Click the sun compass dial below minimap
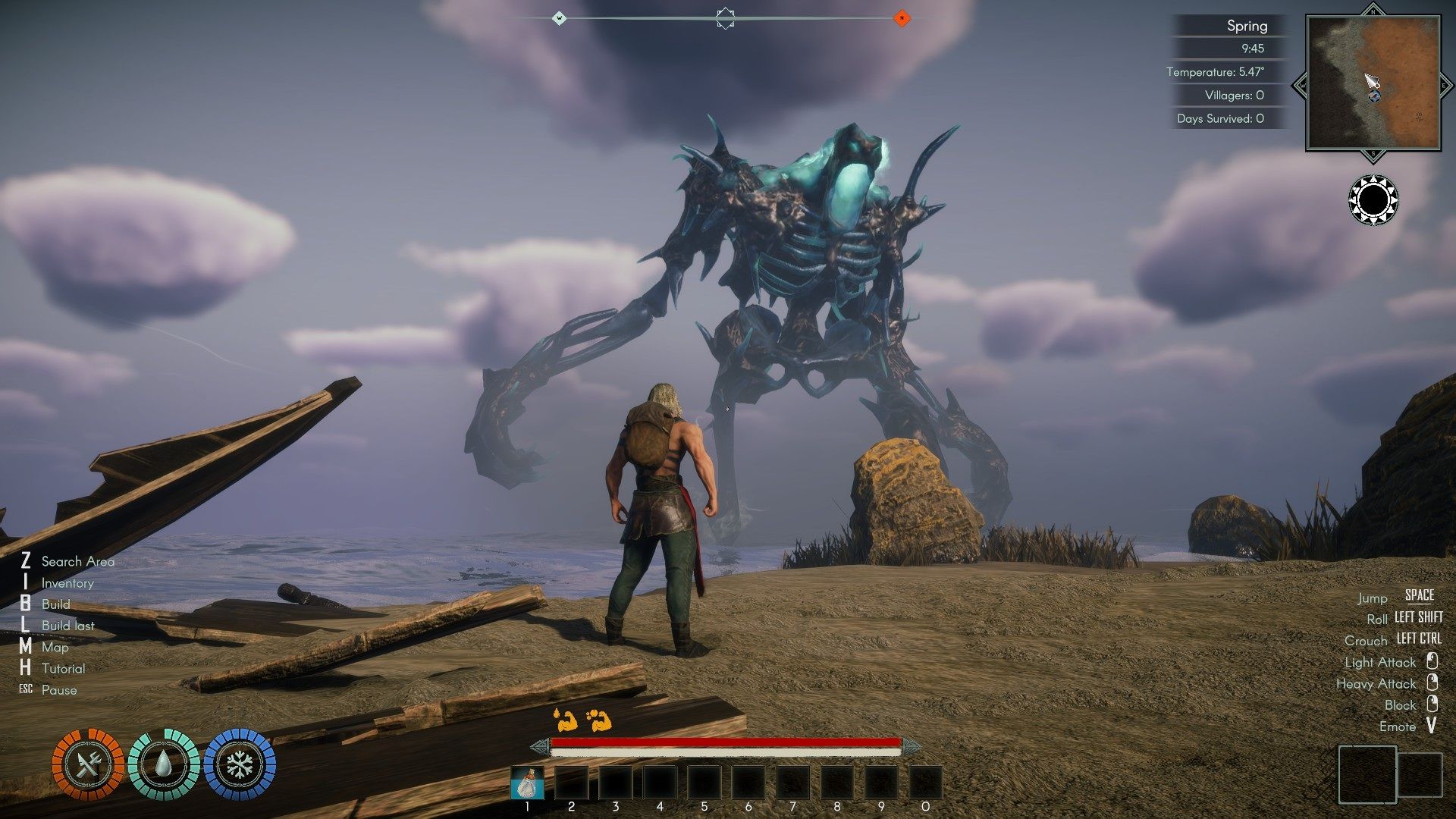This screenshot has width=1456, height=819. pos(1373,200)
